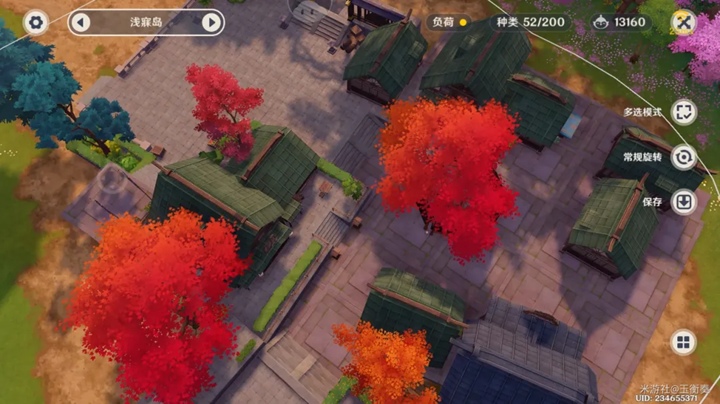720x404 pixels.
Task: Toggle the 常规旋转 rotation mode
Action: (x=684, y=157)
